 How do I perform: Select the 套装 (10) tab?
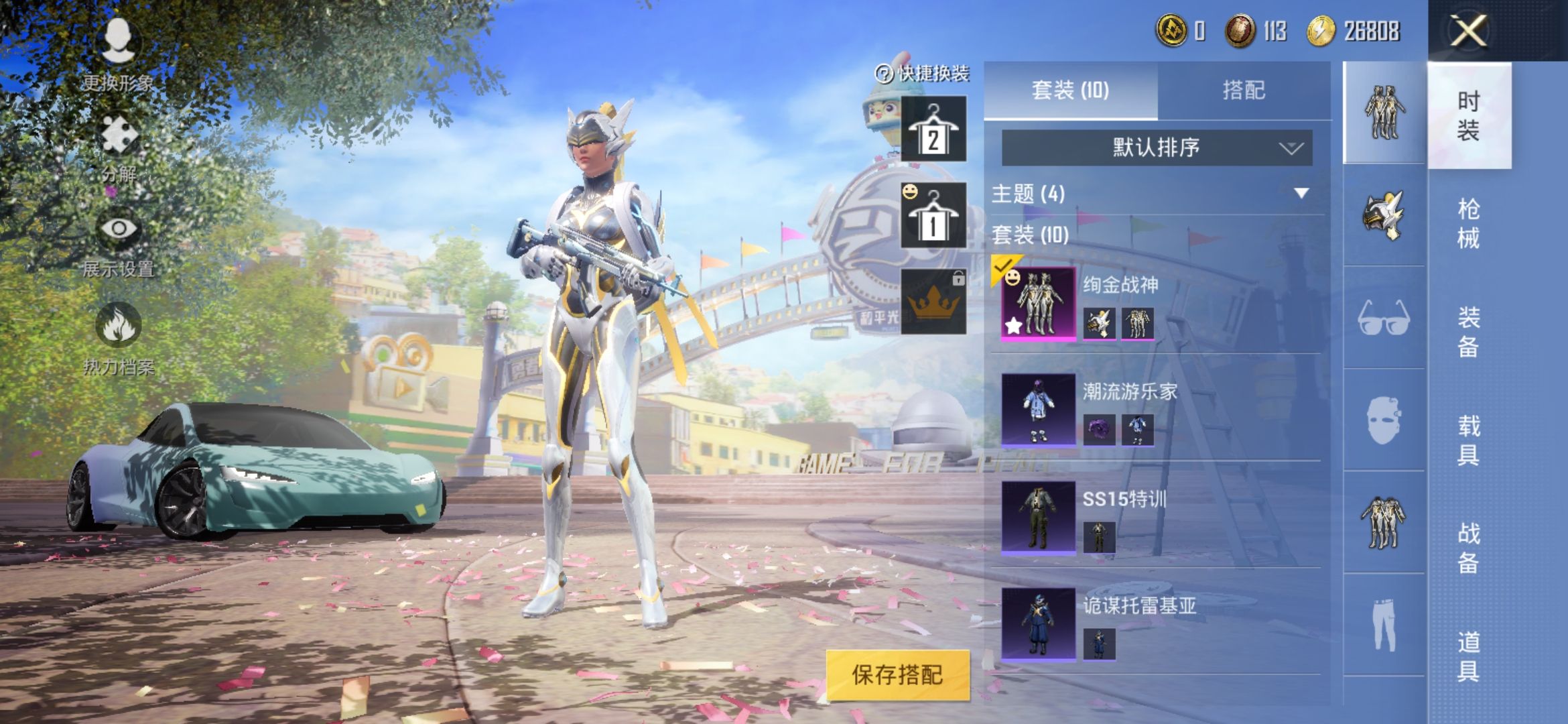[1070, 90]
